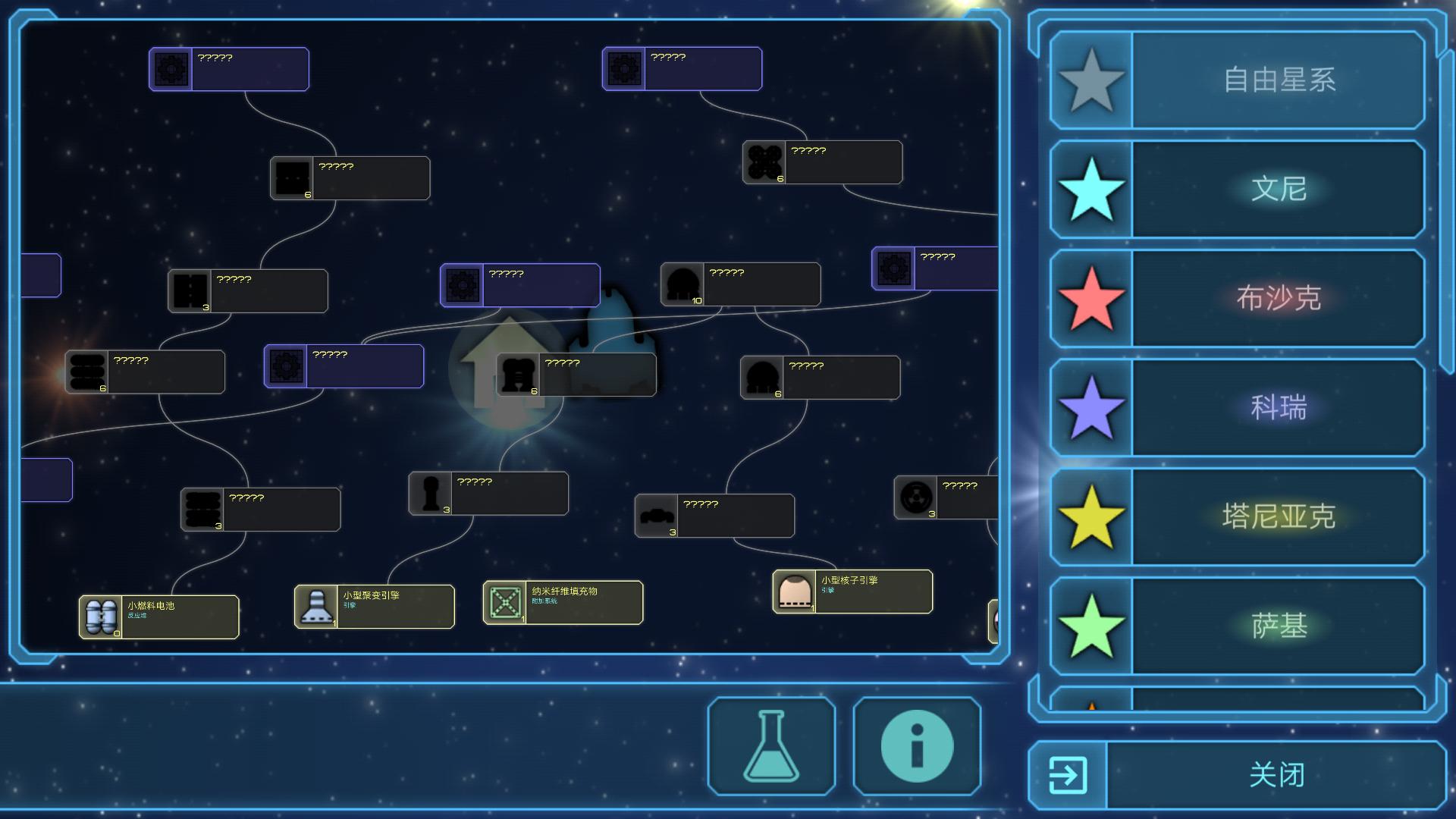Choose the 文尼 faction
This screenshot has height=819, width=1456.
[x=1238, y=189]
